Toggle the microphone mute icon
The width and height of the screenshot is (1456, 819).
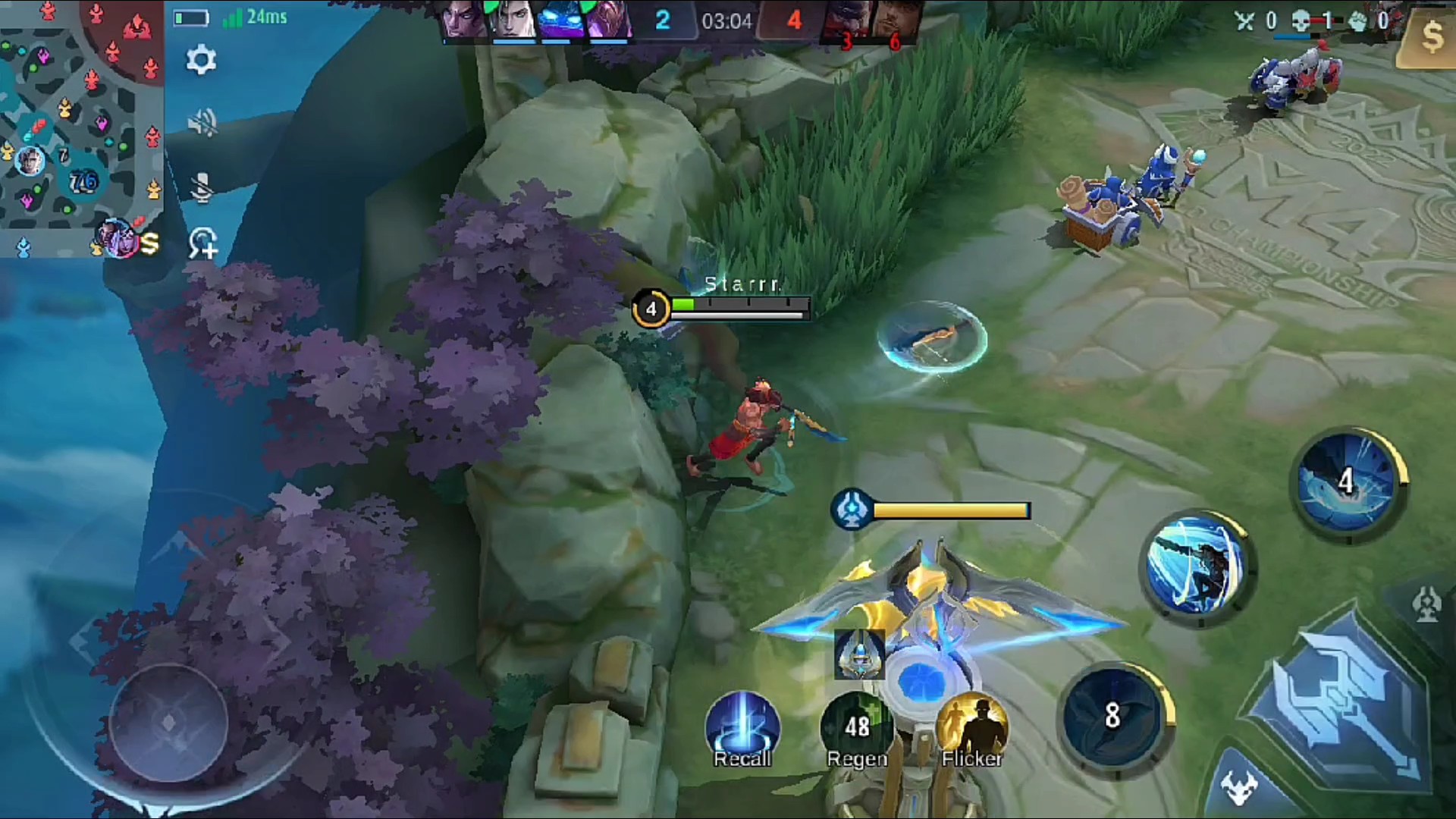(x=202, y=187)
